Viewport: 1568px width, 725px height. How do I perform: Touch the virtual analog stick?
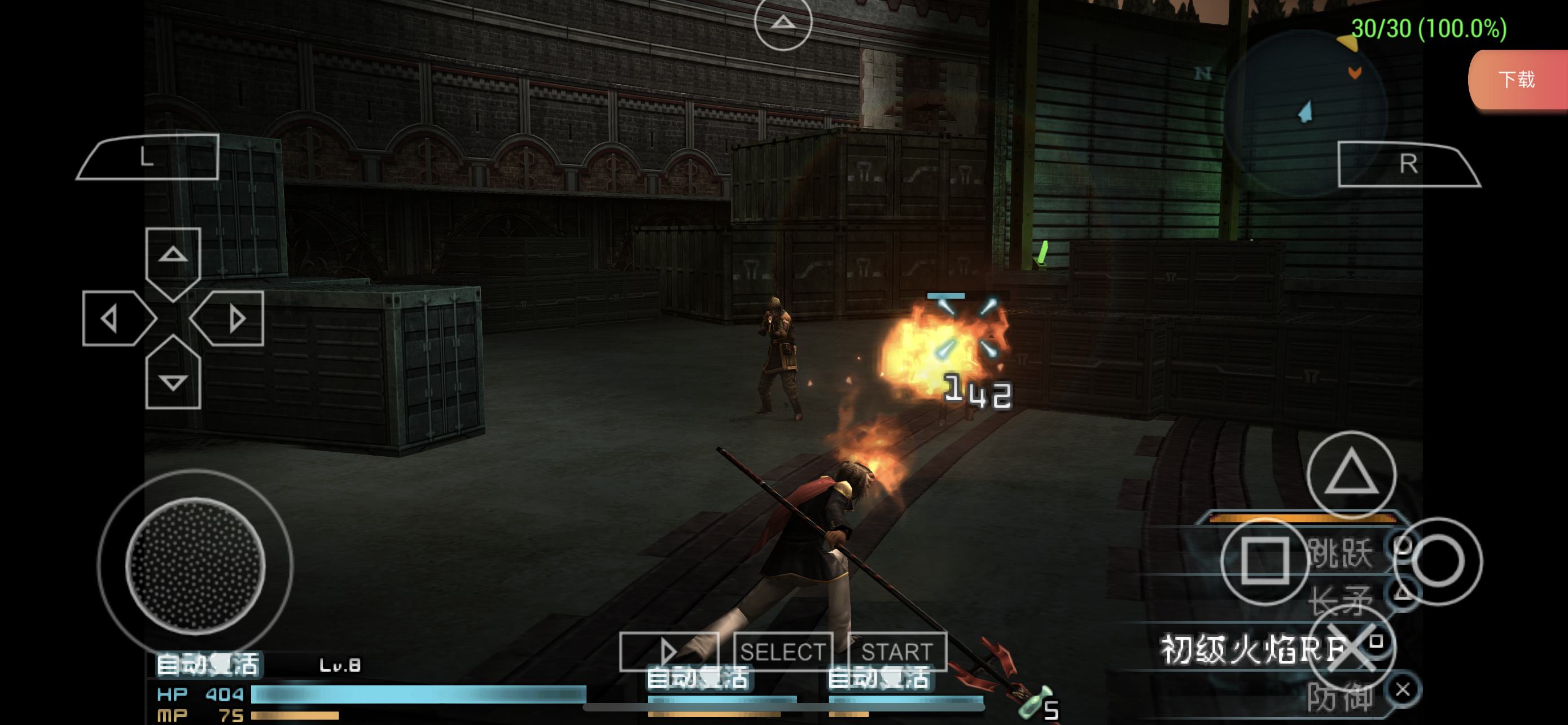click(x=195, y=564)
